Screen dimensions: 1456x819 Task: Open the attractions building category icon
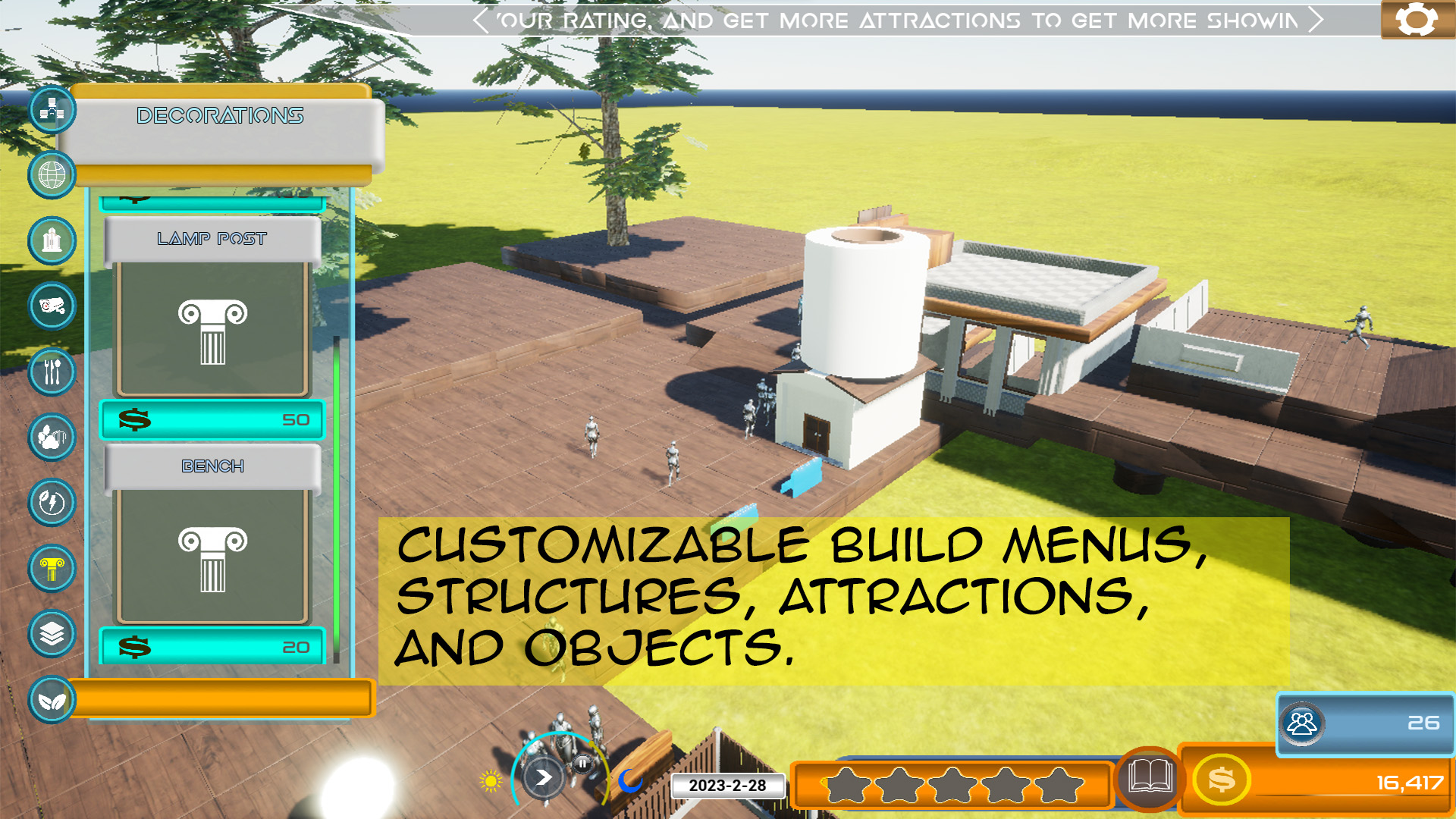(x=52, y=241)
